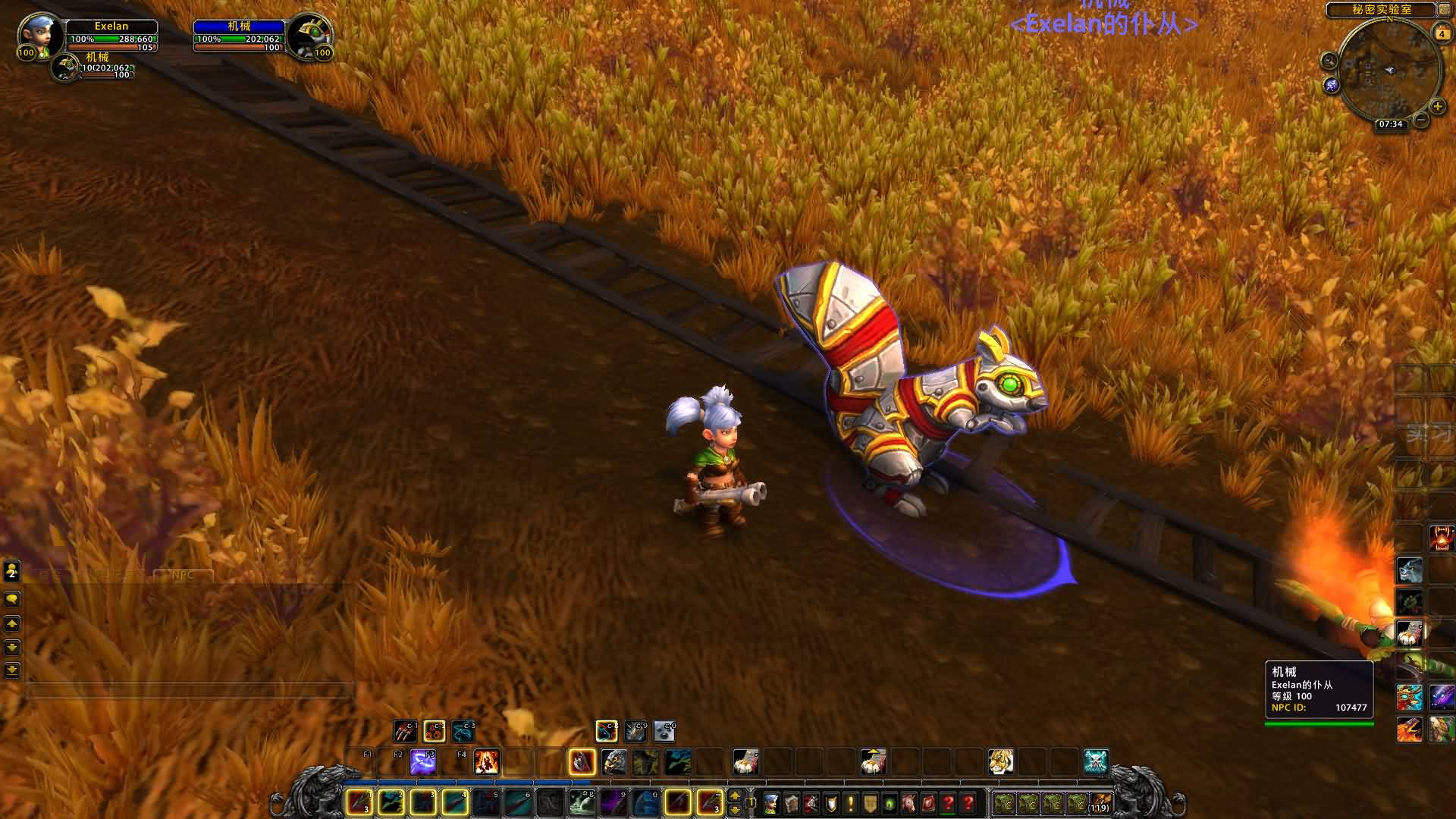1456x819 pixels.
Task: Open the yellow exclamation quest log button
Action: [x=850, y=802]
